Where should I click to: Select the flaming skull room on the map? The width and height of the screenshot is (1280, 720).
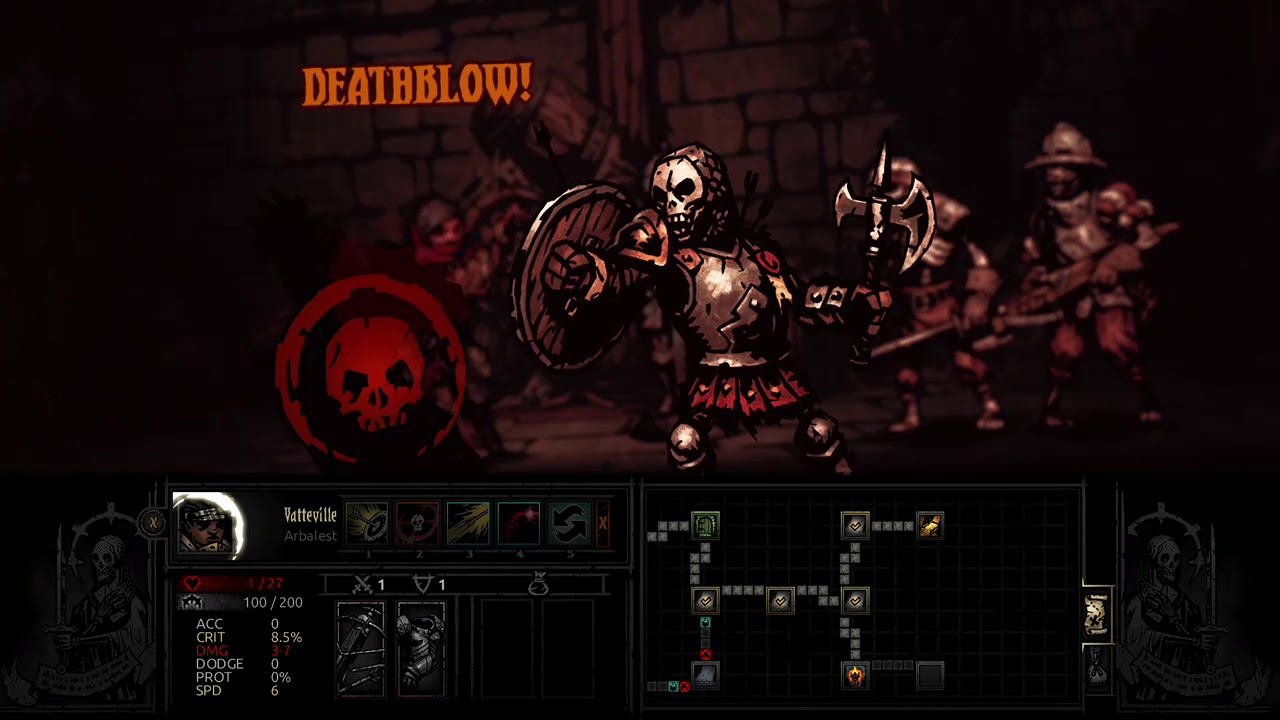(x=855, y=675)
